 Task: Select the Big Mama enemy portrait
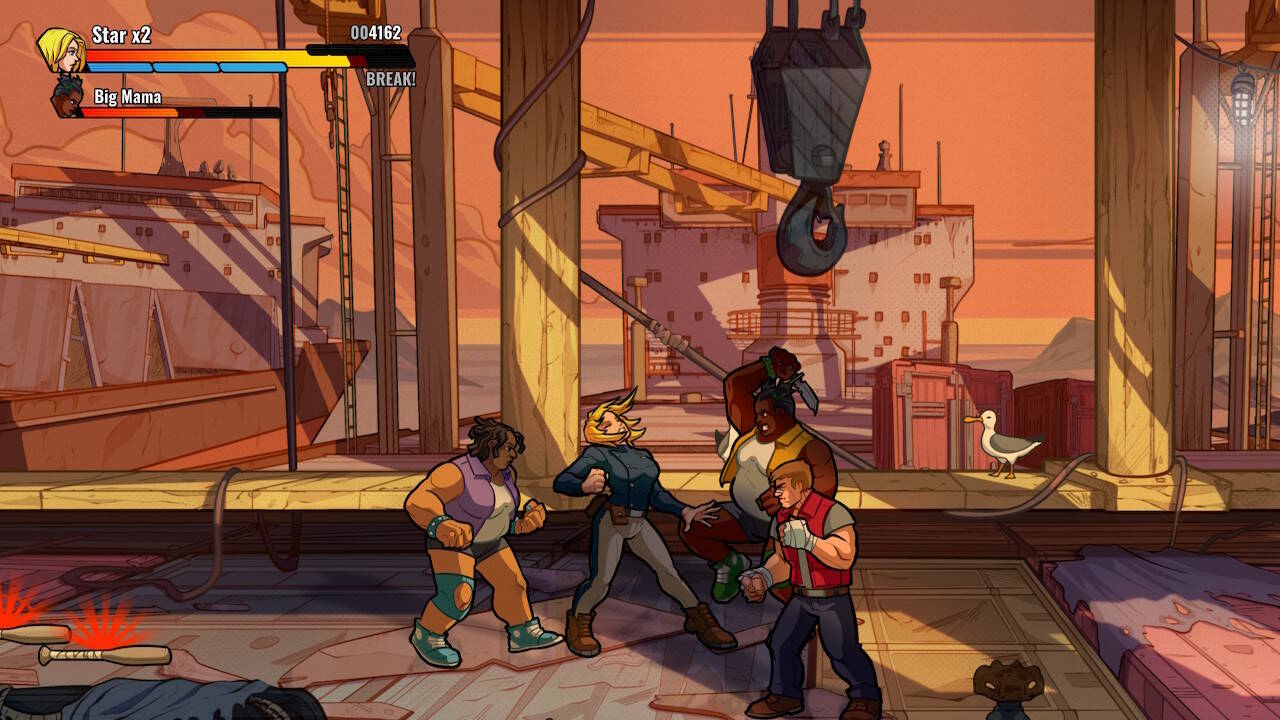[67, 99]
